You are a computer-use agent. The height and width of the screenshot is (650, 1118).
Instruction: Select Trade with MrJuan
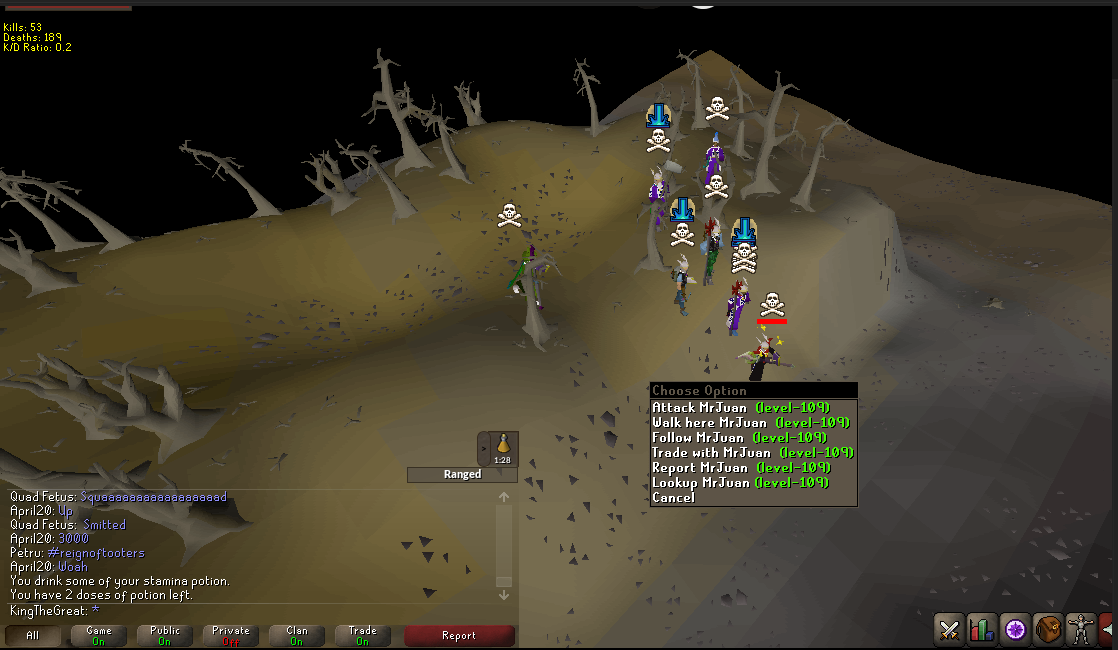(x=752, y=453)
